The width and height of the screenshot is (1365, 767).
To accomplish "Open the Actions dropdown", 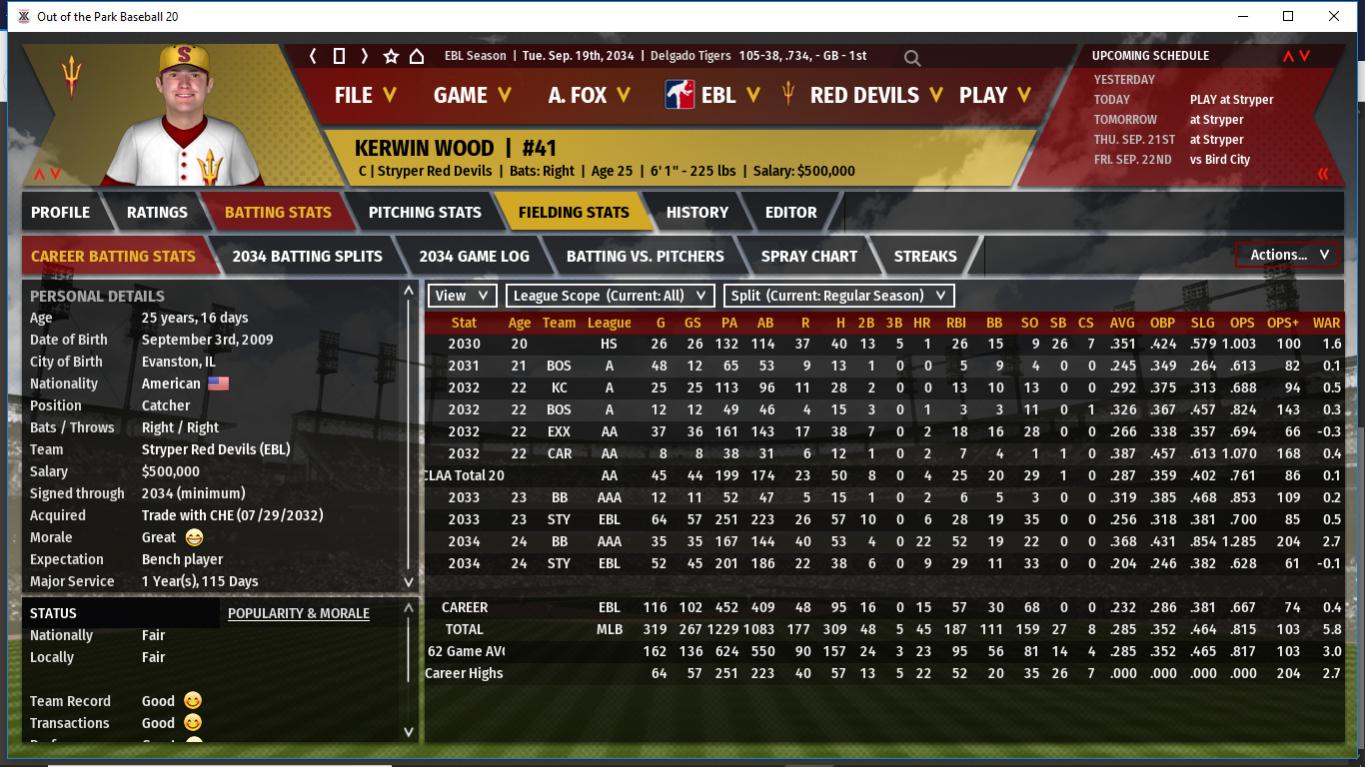I will [1288, 255].
